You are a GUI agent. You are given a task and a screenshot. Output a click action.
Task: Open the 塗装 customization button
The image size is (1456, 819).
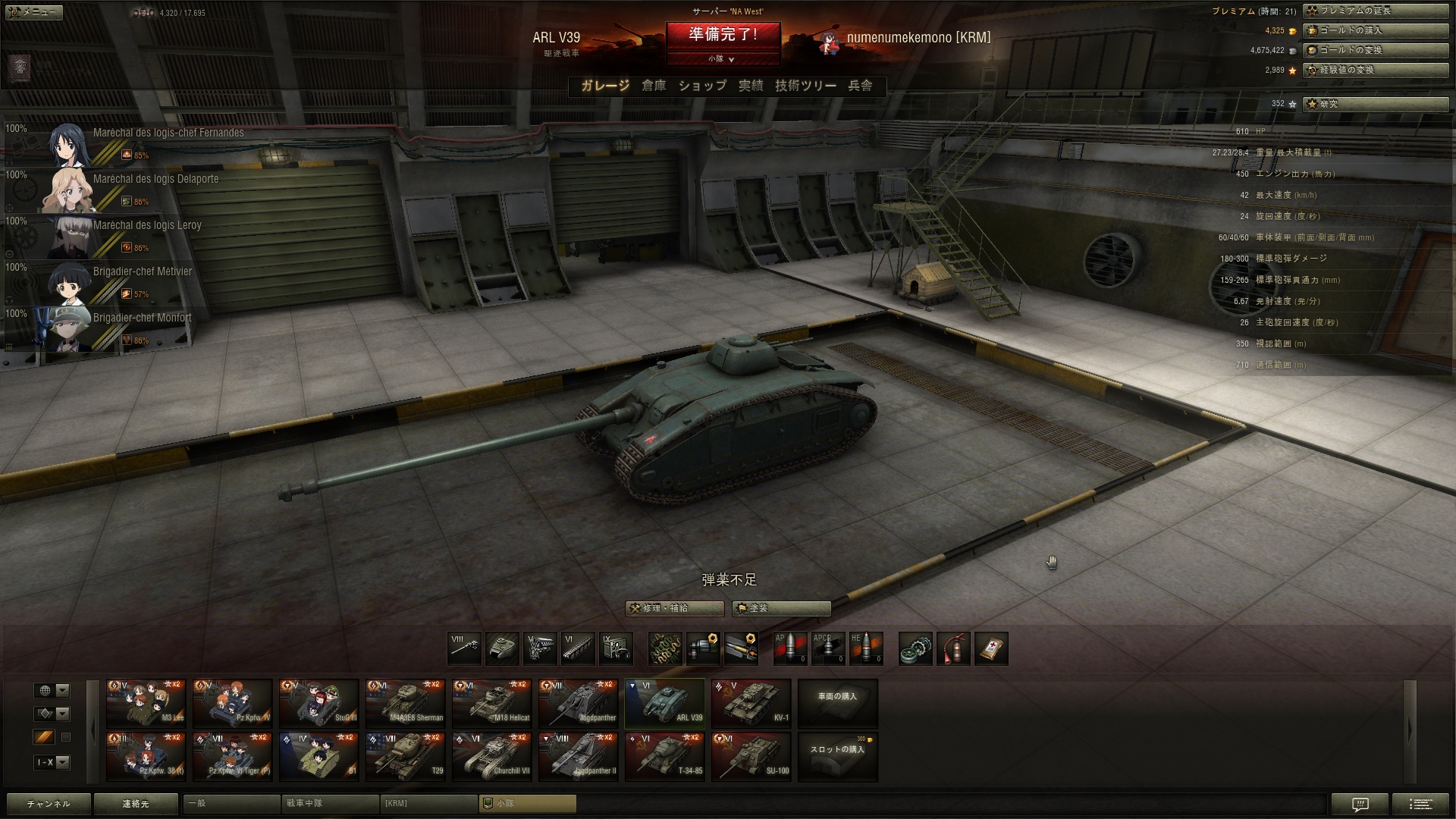pos(781,608)
